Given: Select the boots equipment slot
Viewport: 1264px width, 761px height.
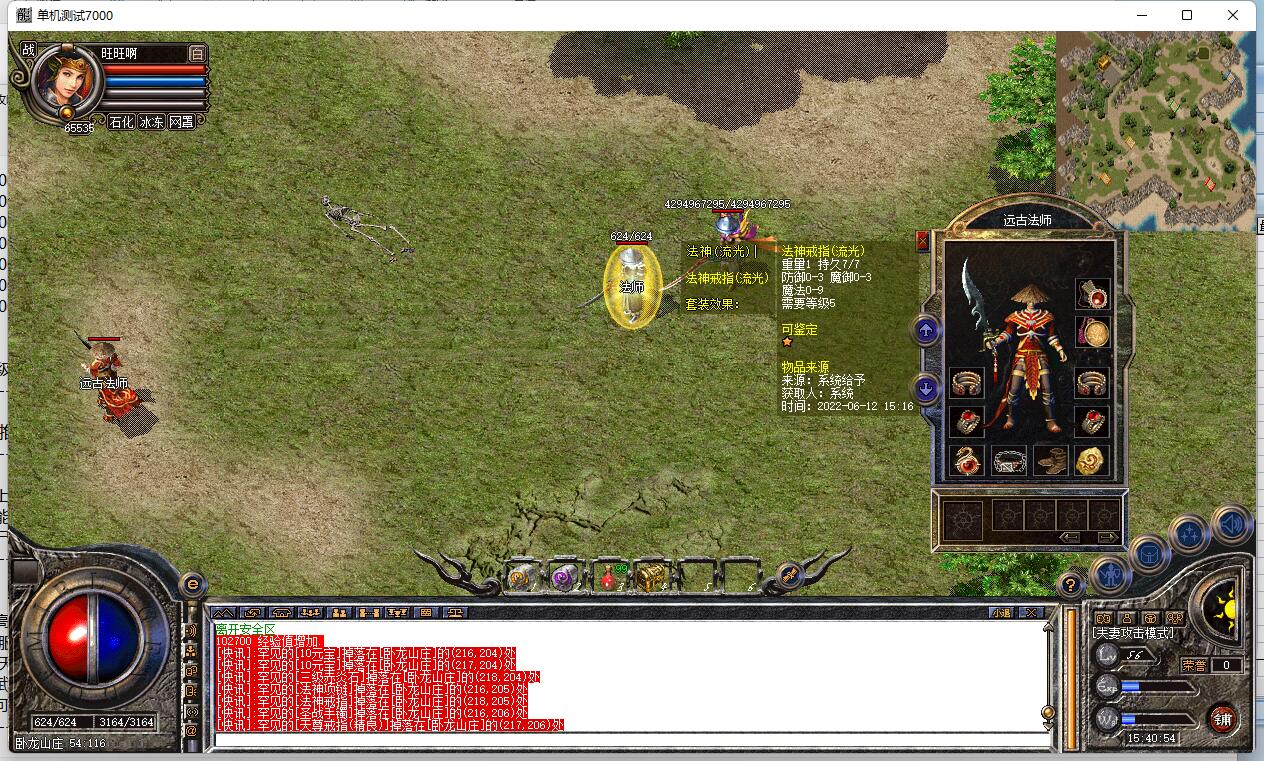Looking at the screenshot, I should click(1051, 461).
